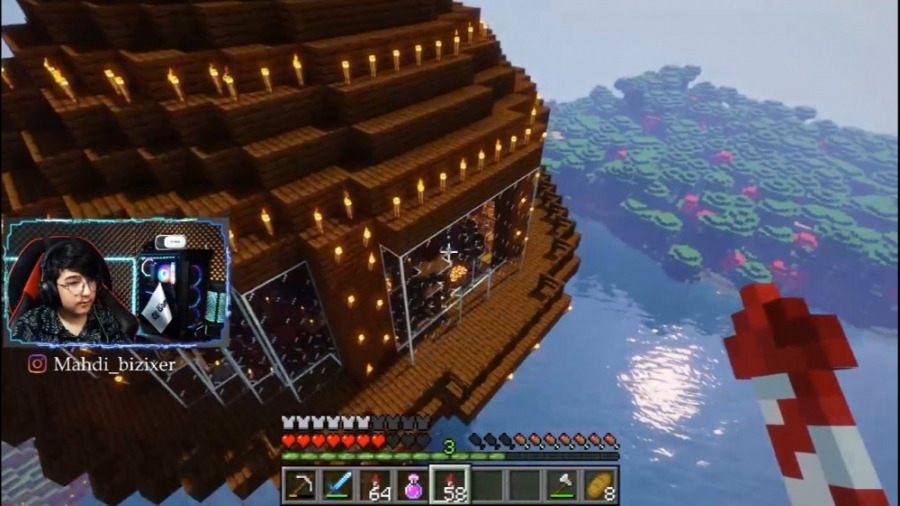Select the pickaxe hotbar slot
Image resolution: width=900 pixels, height=506 pixels.
coord(300,485)
